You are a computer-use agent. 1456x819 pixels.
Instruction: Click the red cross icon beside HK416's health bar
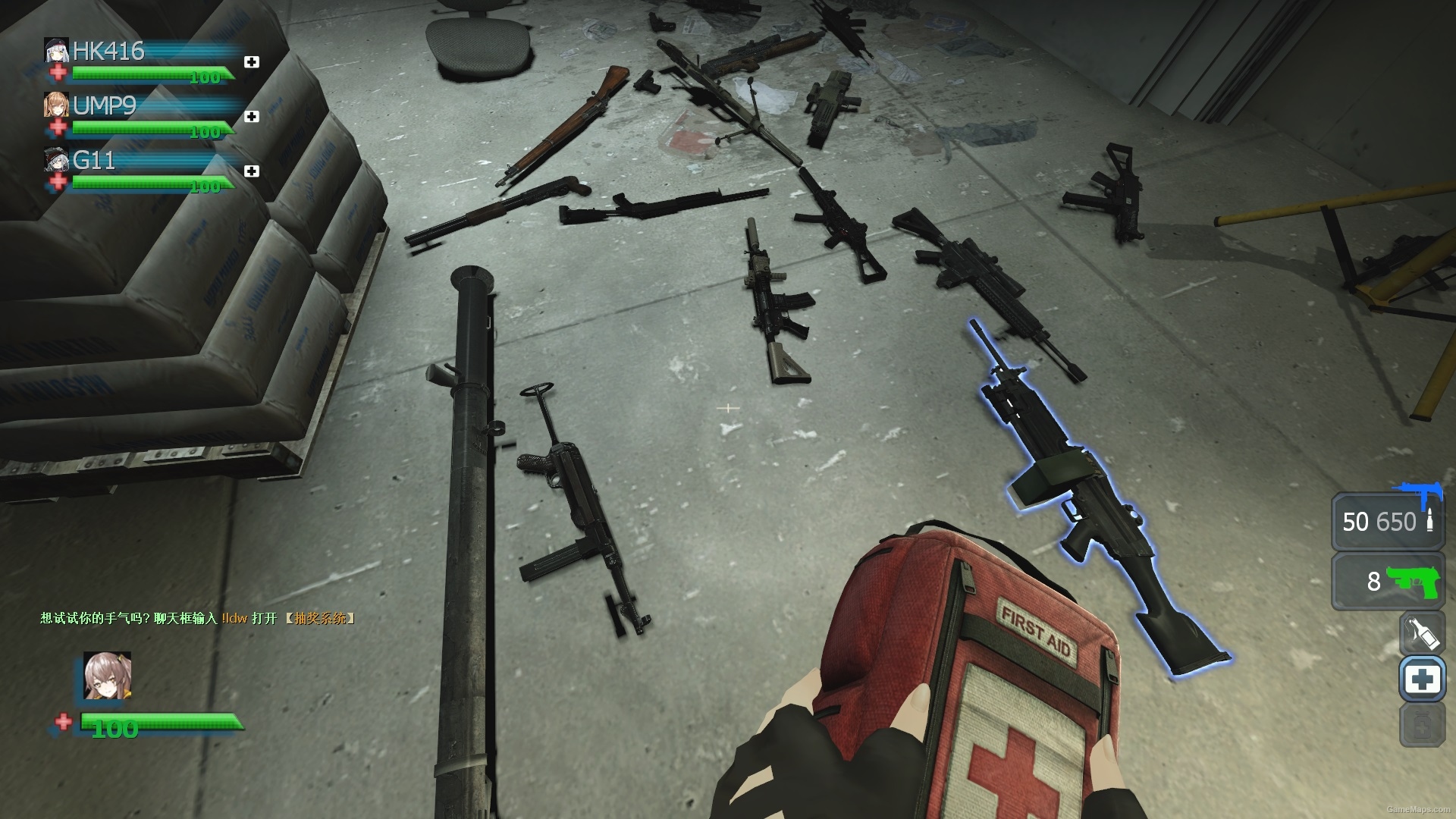tap(56, 73)
